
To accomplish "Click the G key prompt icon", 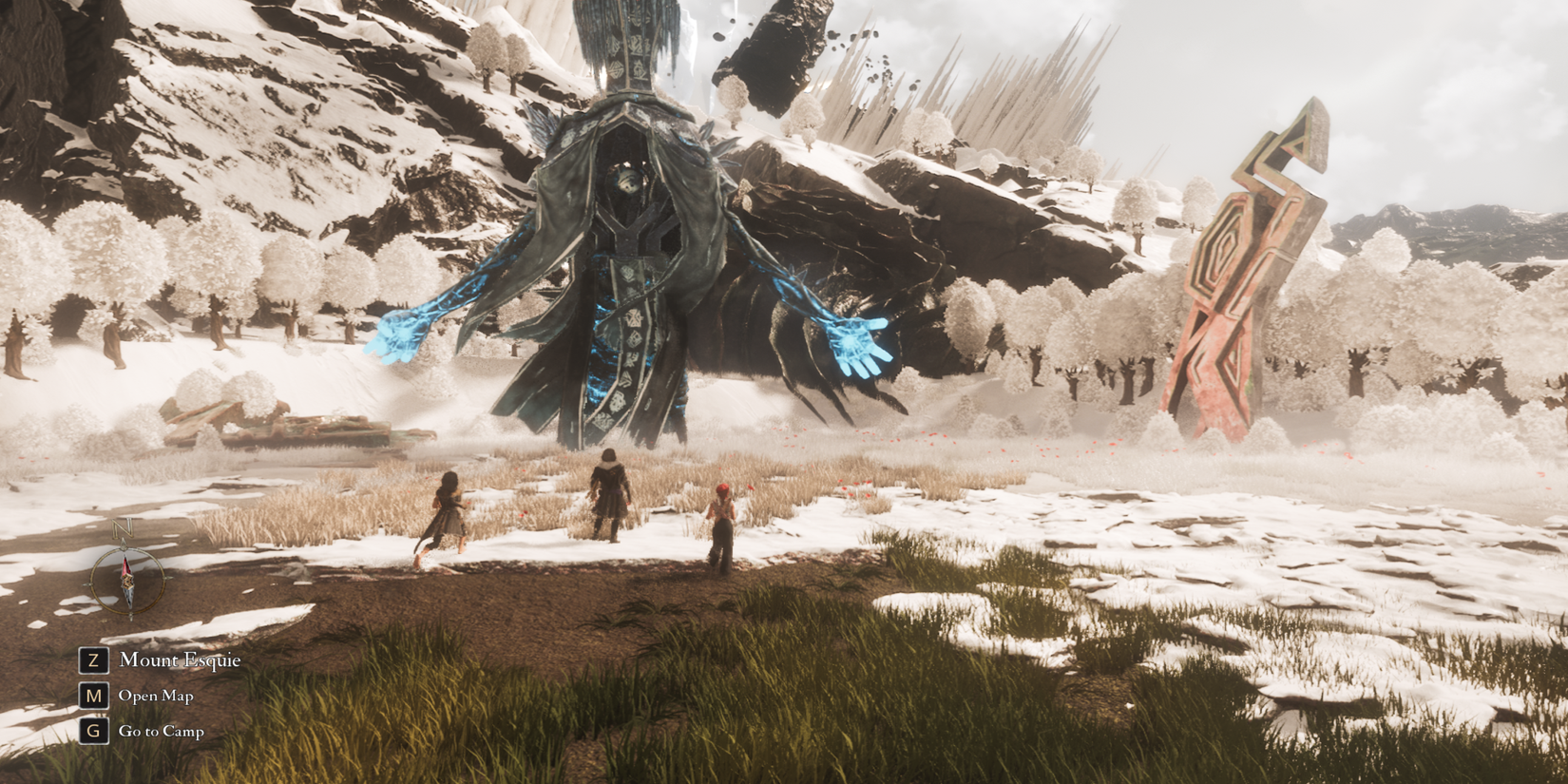I will (92, 730).
